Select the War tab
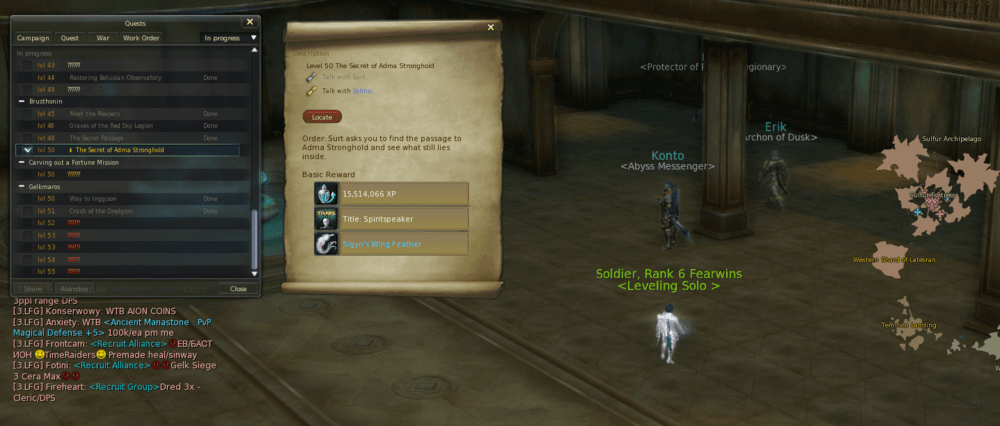Viewport: 1000px width, 426px height. point(102,38)
